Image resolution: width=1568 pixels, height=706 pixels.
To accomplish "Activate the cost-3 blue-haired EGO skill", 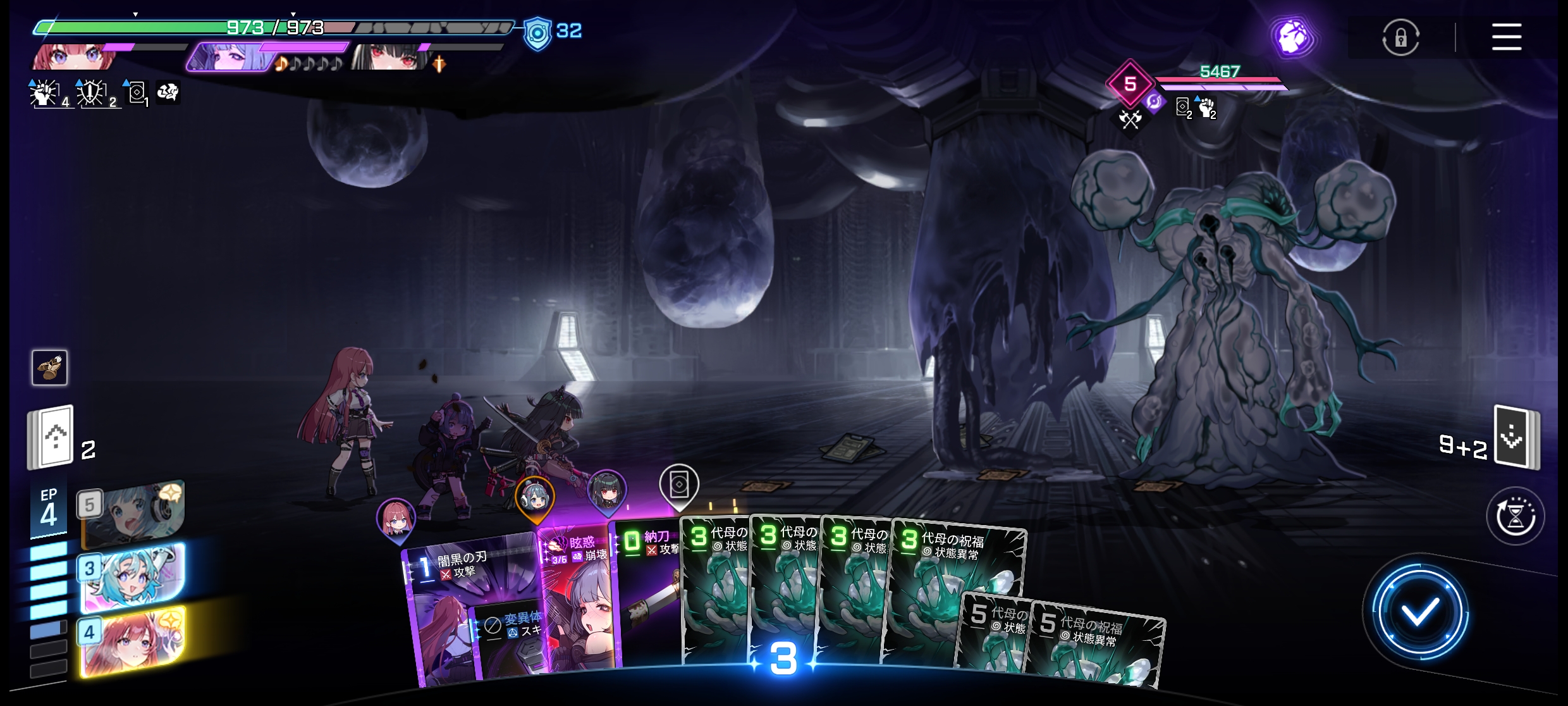I will click(x=133, y=577).
